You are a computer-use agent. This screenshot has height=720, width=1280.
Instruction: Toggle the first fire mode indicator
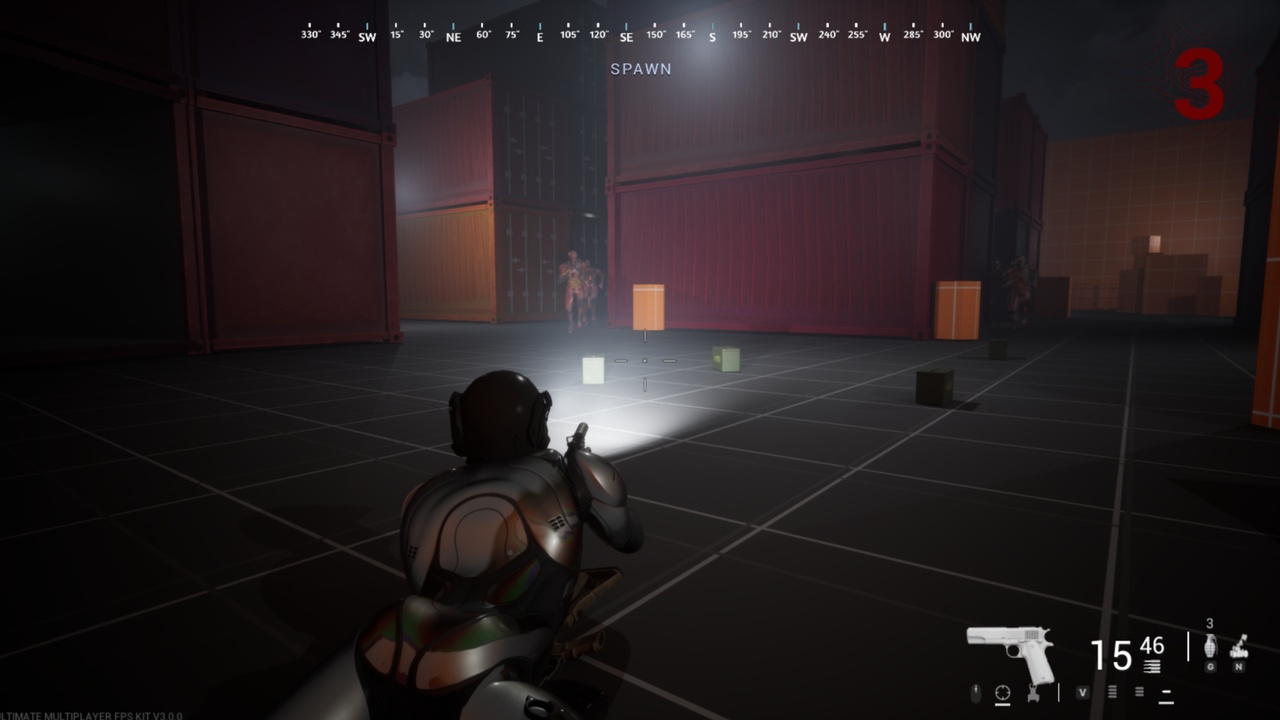coord(1112,691)
